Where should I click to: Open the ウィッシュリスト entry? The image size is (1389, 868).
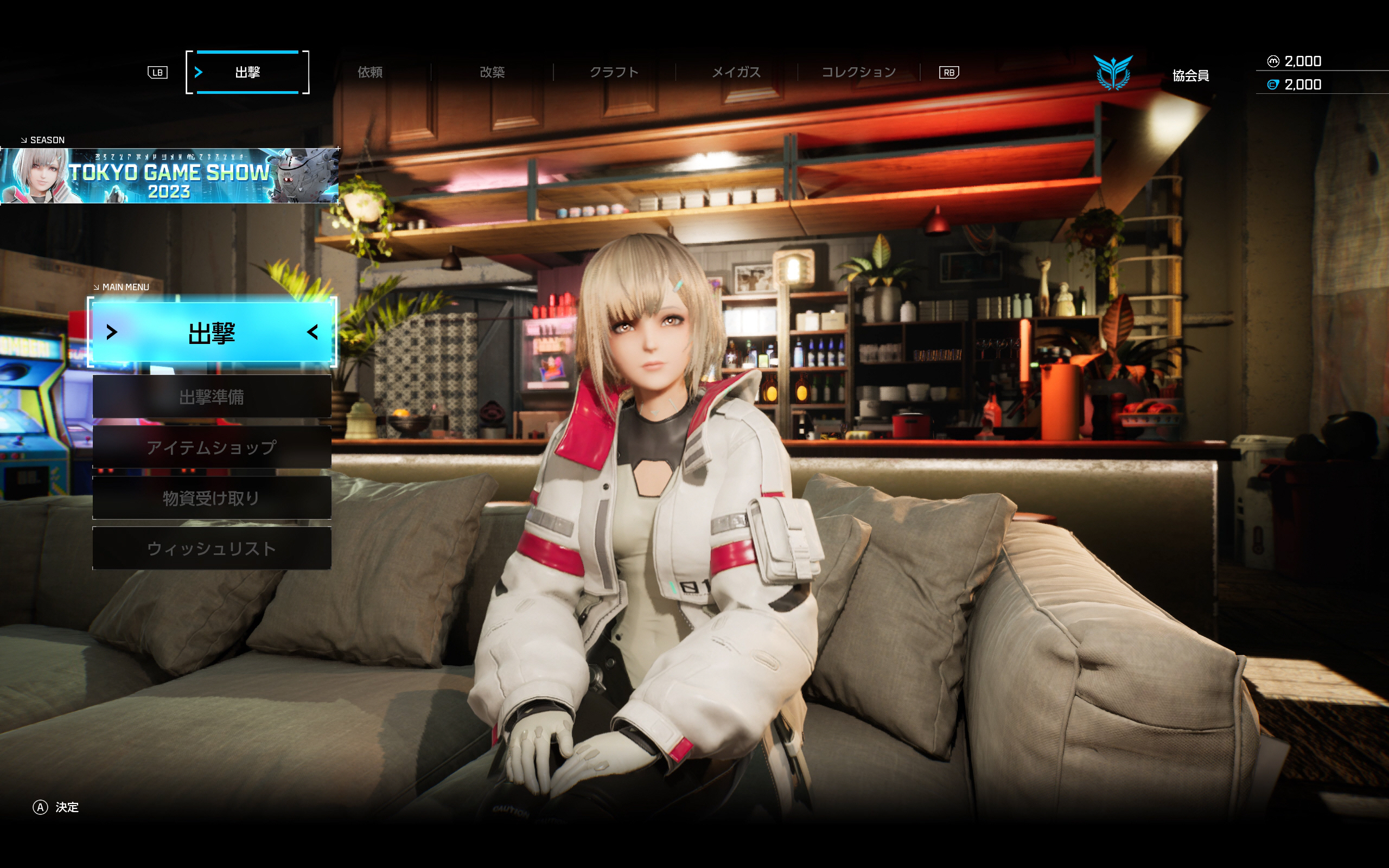[212, 548]
